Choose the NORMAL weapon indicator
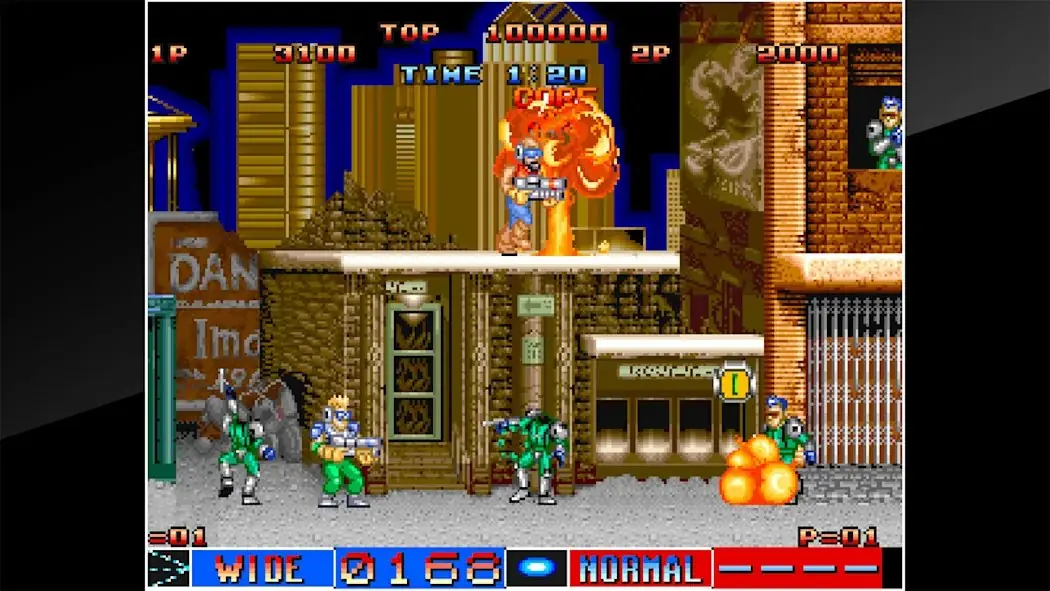Viewport: 1050px width, 591px height. click(x=640, y=569)
